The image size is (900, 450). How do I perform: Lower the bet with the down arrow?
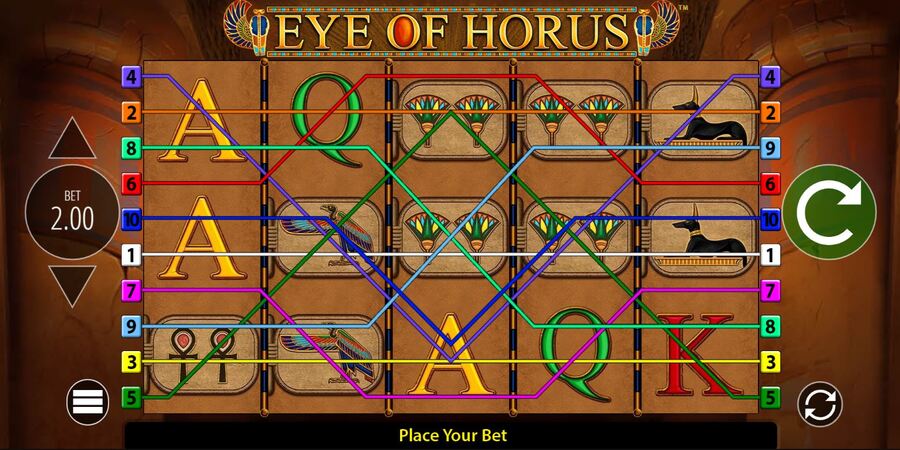pyautogui.click(x=72, y=285)
